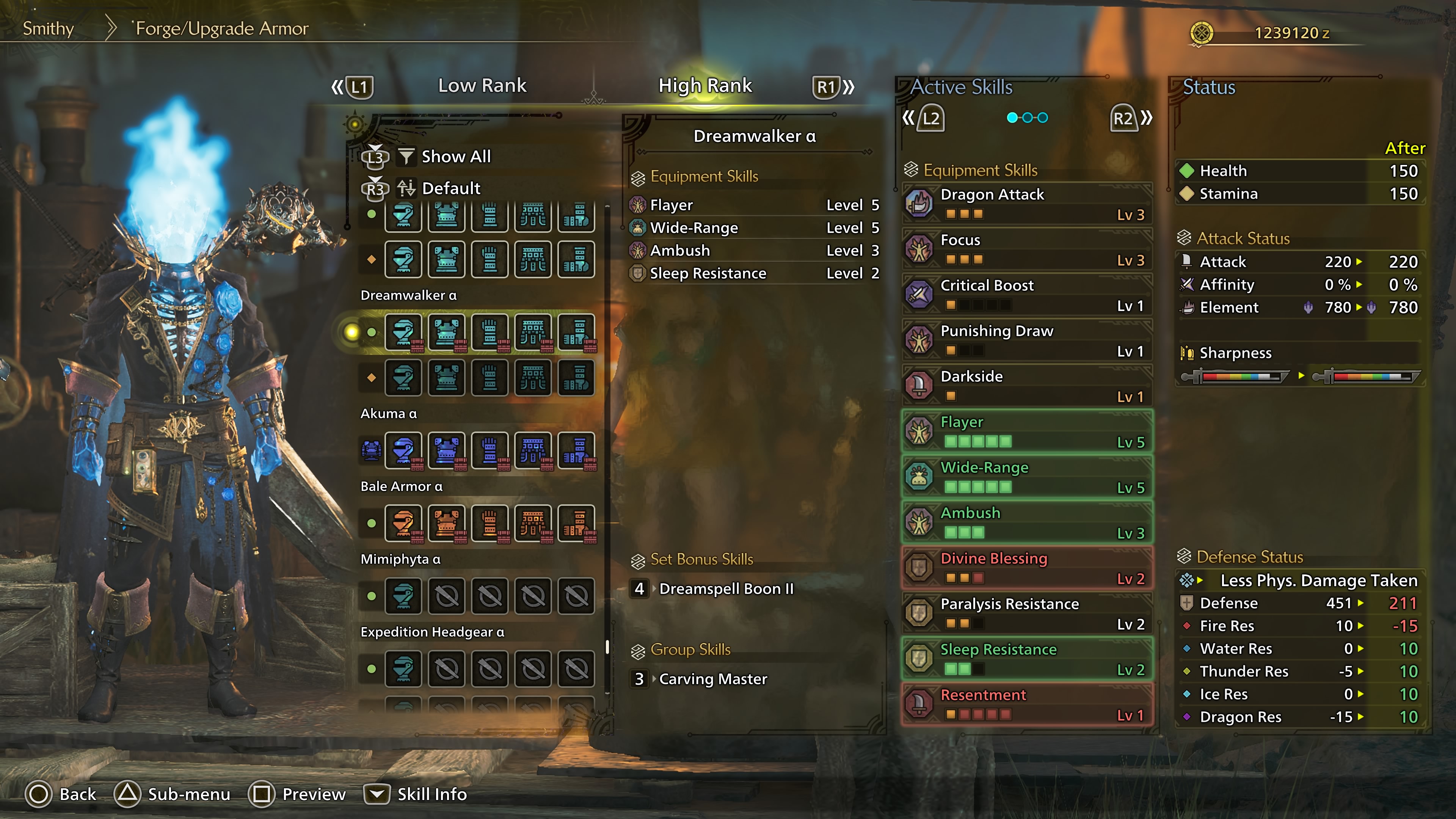
Task: Select the Carving Master group skill
Action: click(713, 679)
